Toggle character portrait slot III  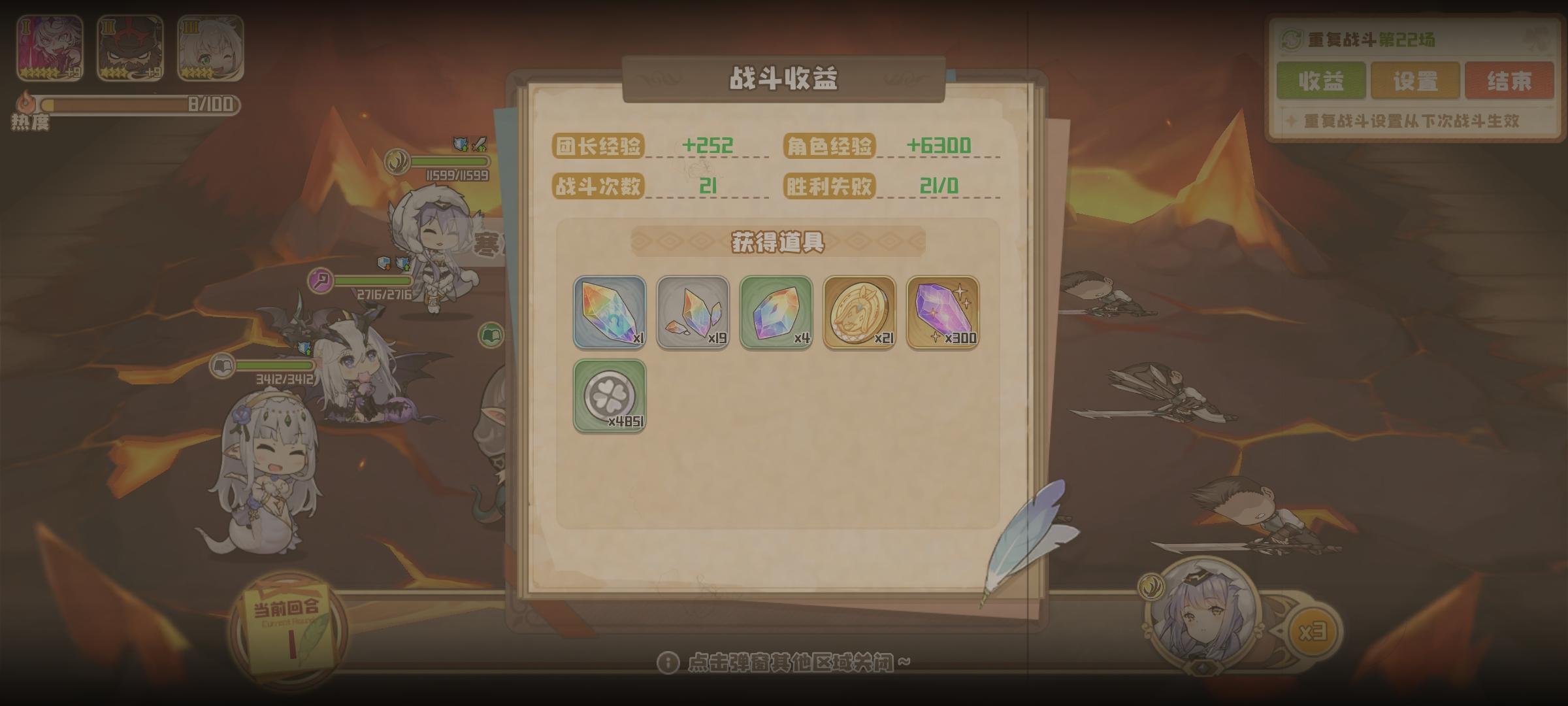tap(208, 46)
